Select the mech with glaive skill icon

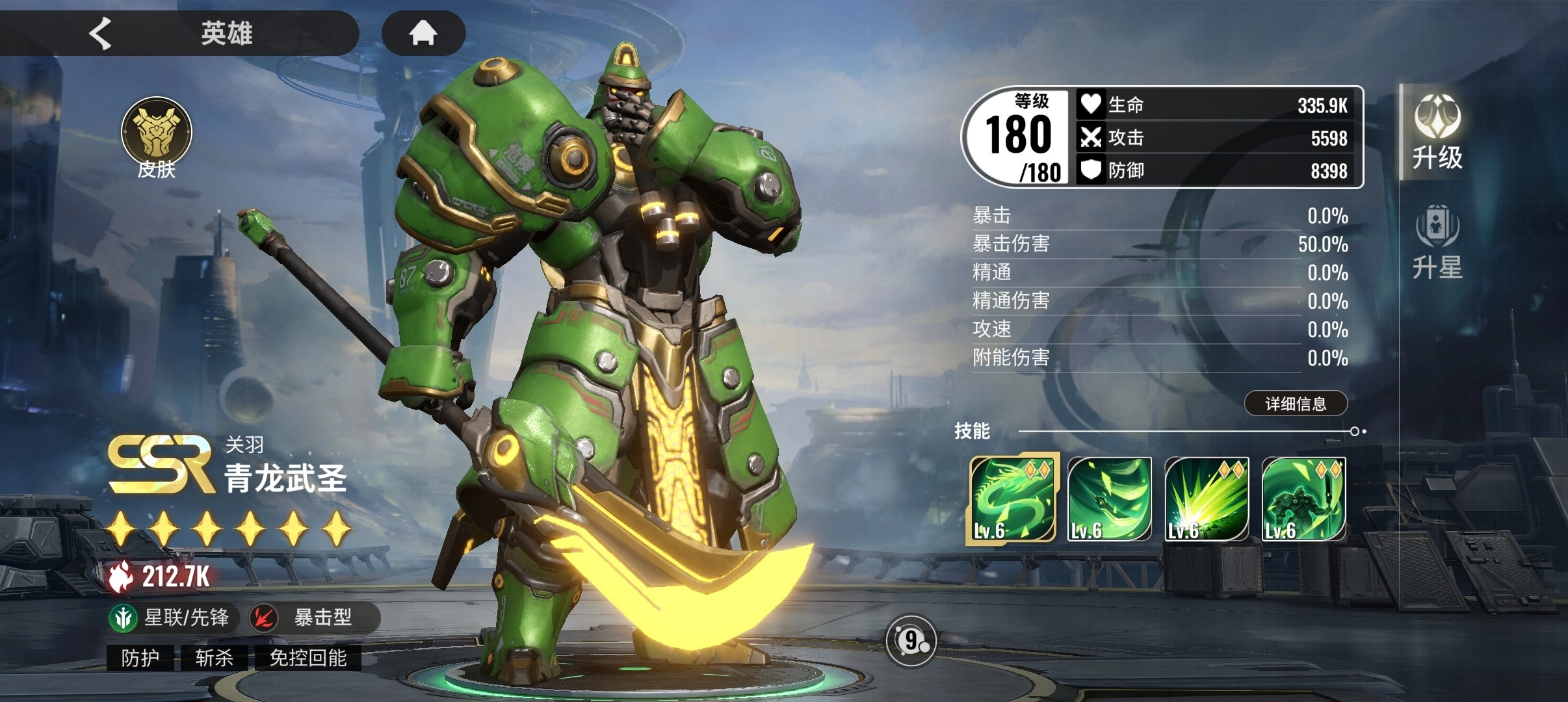(x=1303, y=499)
